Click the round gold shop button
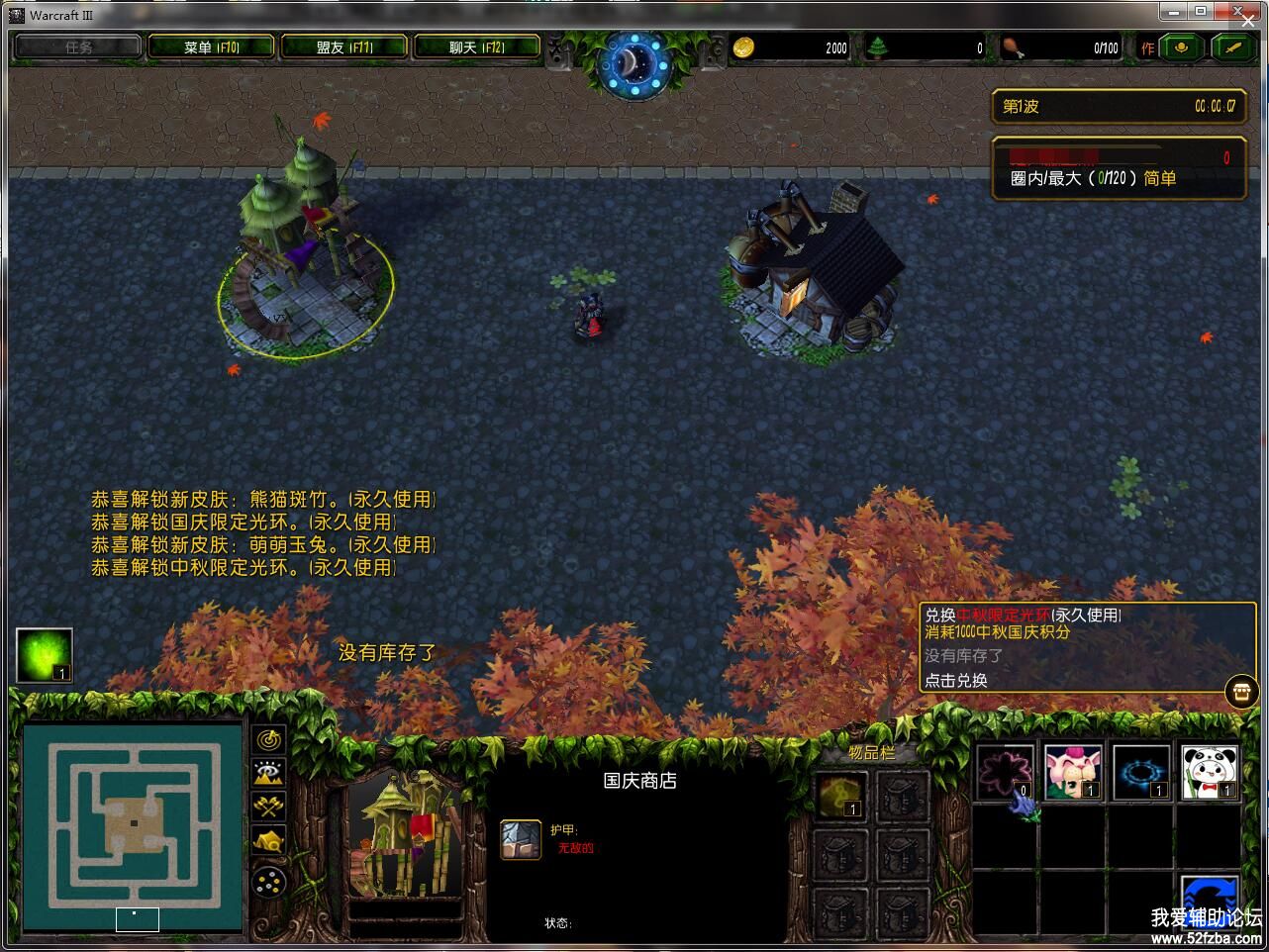Viewport: 1269px width, 952px height. tap(1241, 691)
